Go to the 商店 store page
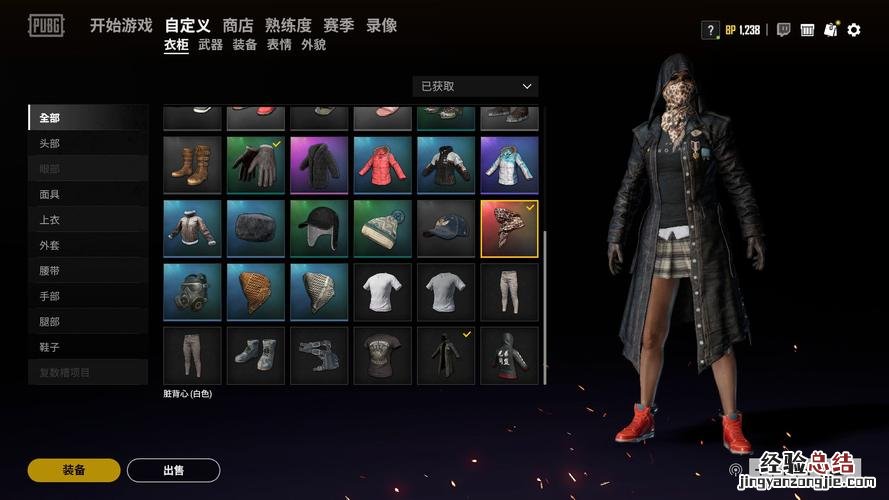Image resolution: width=889 pixels, height=500 pixels. click(238, 26)
